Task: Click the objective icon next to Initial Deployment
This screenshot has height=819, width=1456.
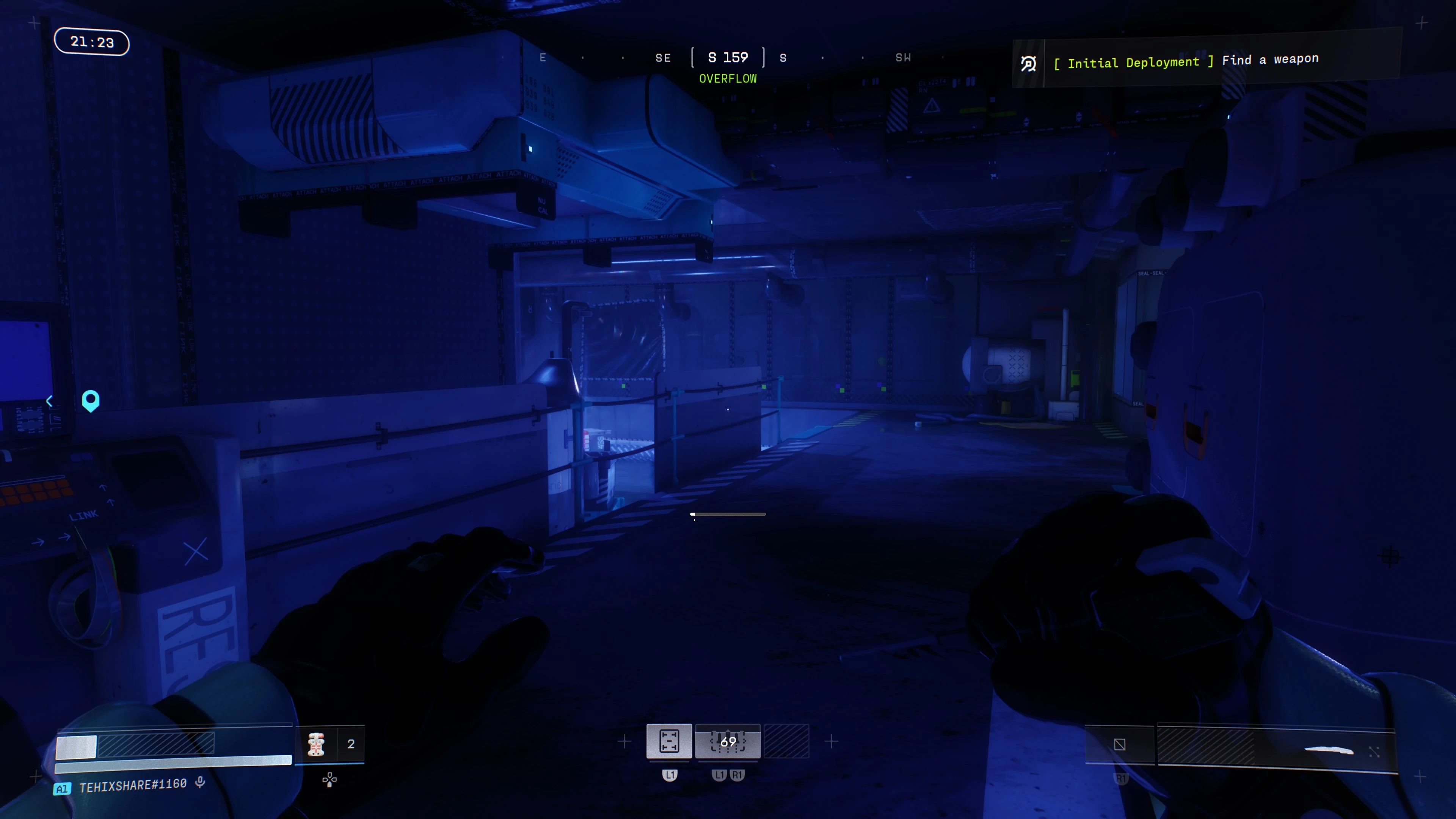Action: pos(1028,64)
